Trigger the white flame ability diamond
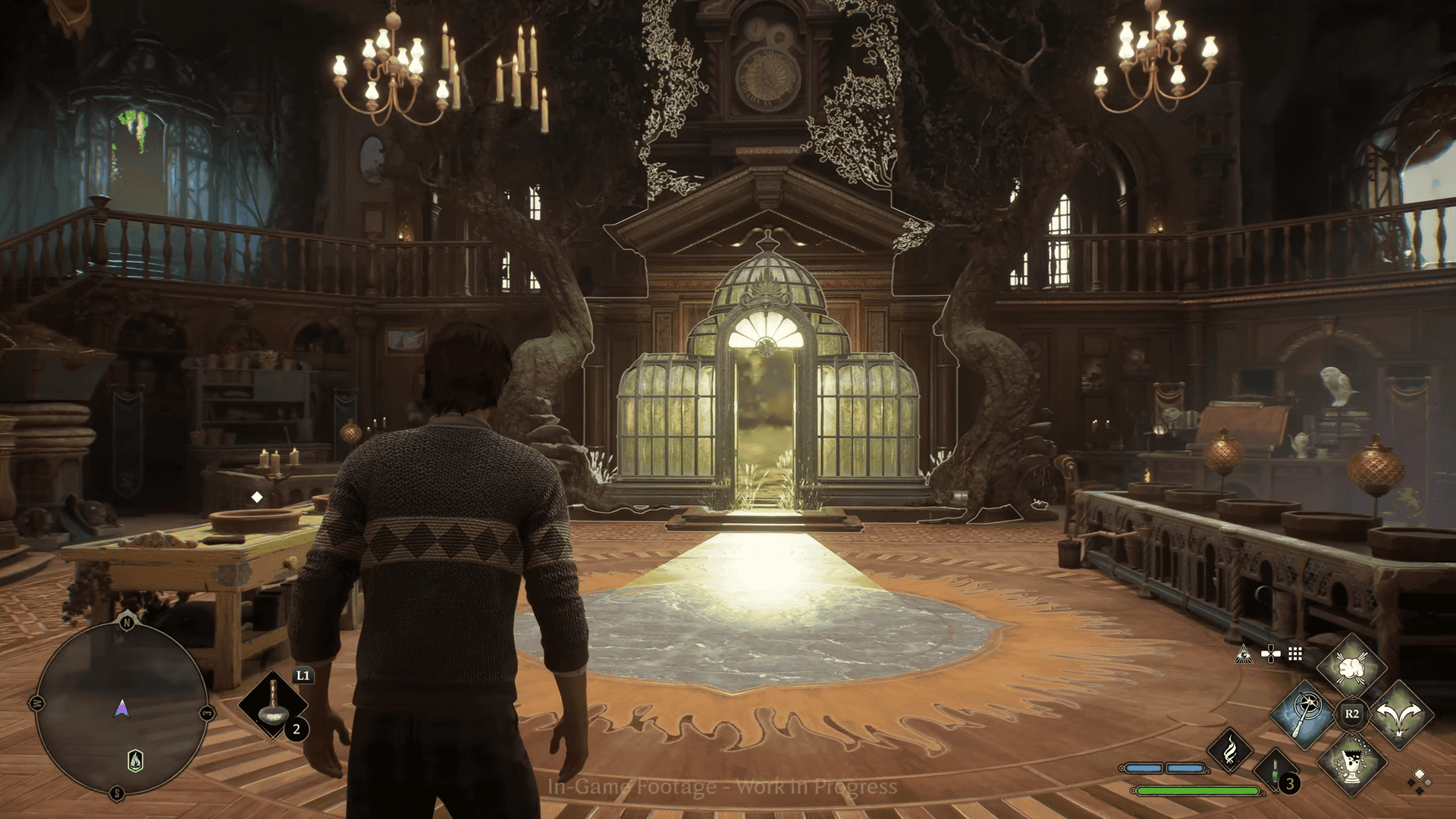Viewport: 1456px width, 819px height. [x=1230, y=751]
